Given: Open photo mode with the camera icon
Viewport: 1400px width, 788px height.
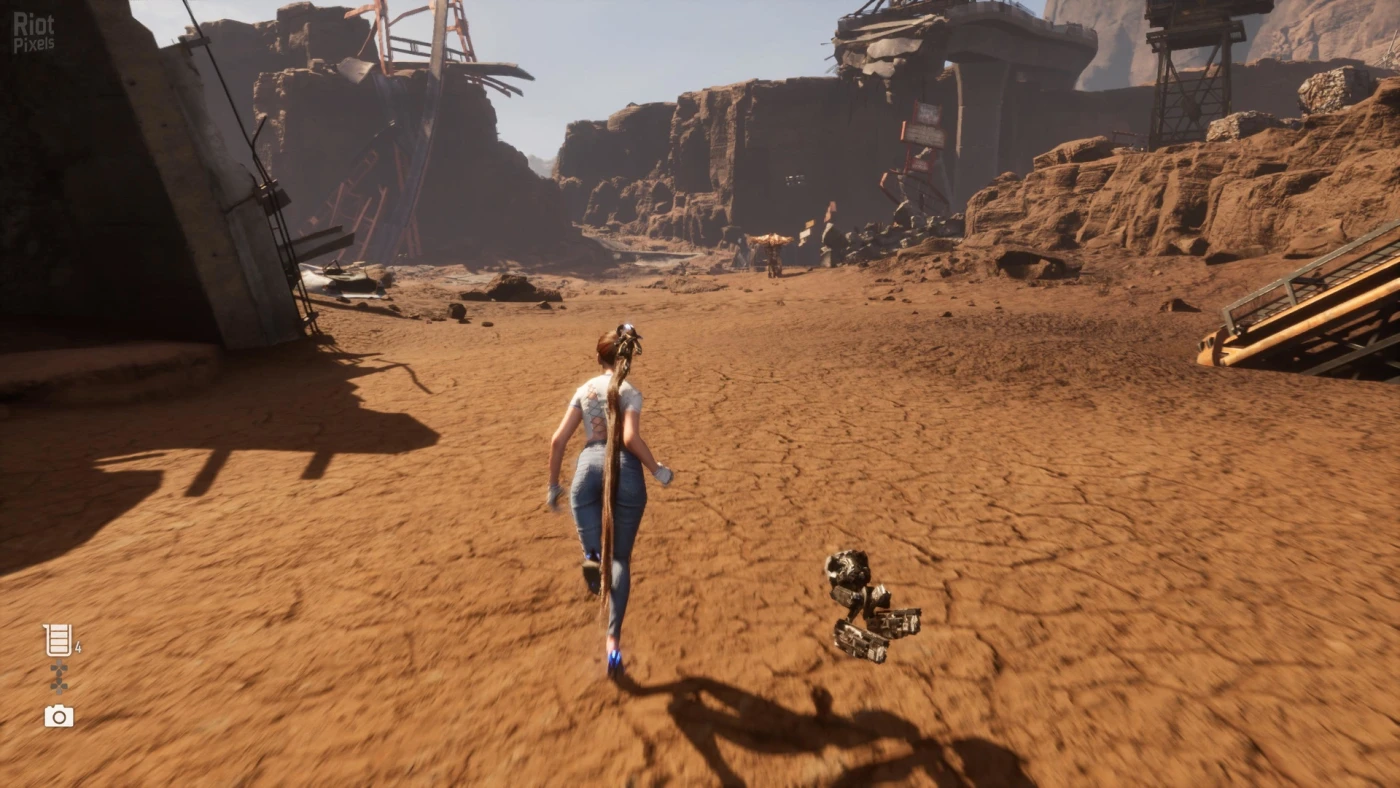Looking at the screenshot, I should pos(59,716).
